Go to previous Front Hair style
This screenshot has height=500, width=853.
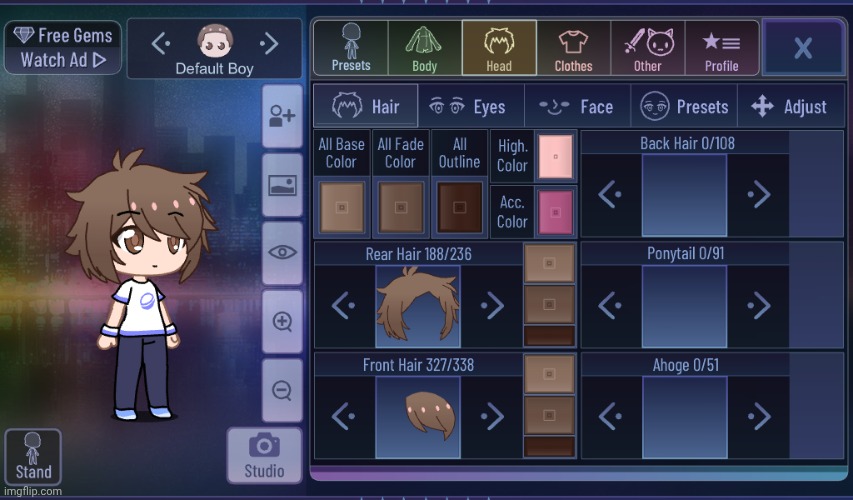[x=344, y=415]
